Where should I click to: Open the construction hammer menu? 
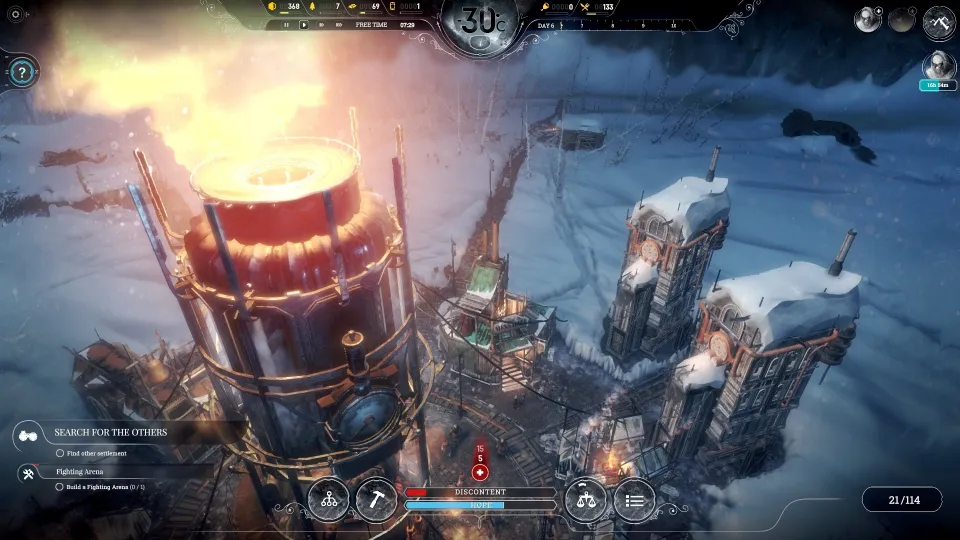376,500
